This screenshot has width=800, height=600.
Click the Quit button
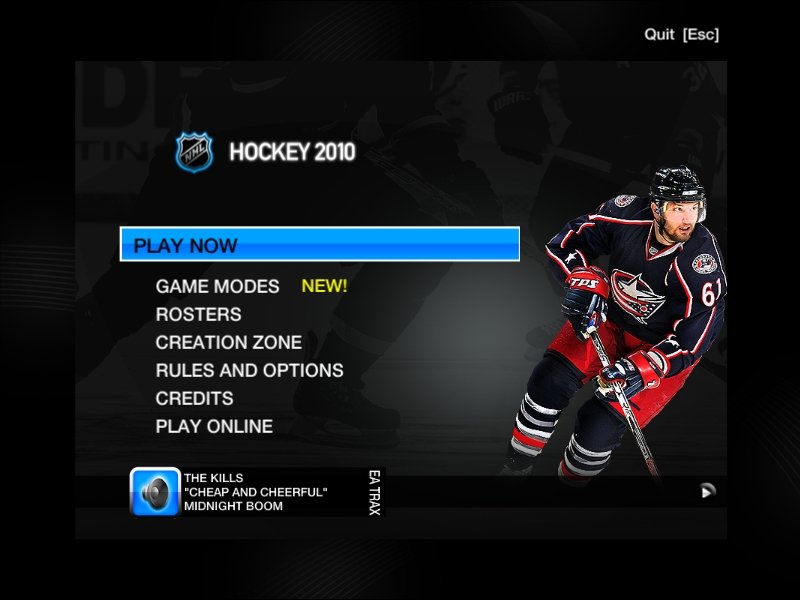pos(681,34)
